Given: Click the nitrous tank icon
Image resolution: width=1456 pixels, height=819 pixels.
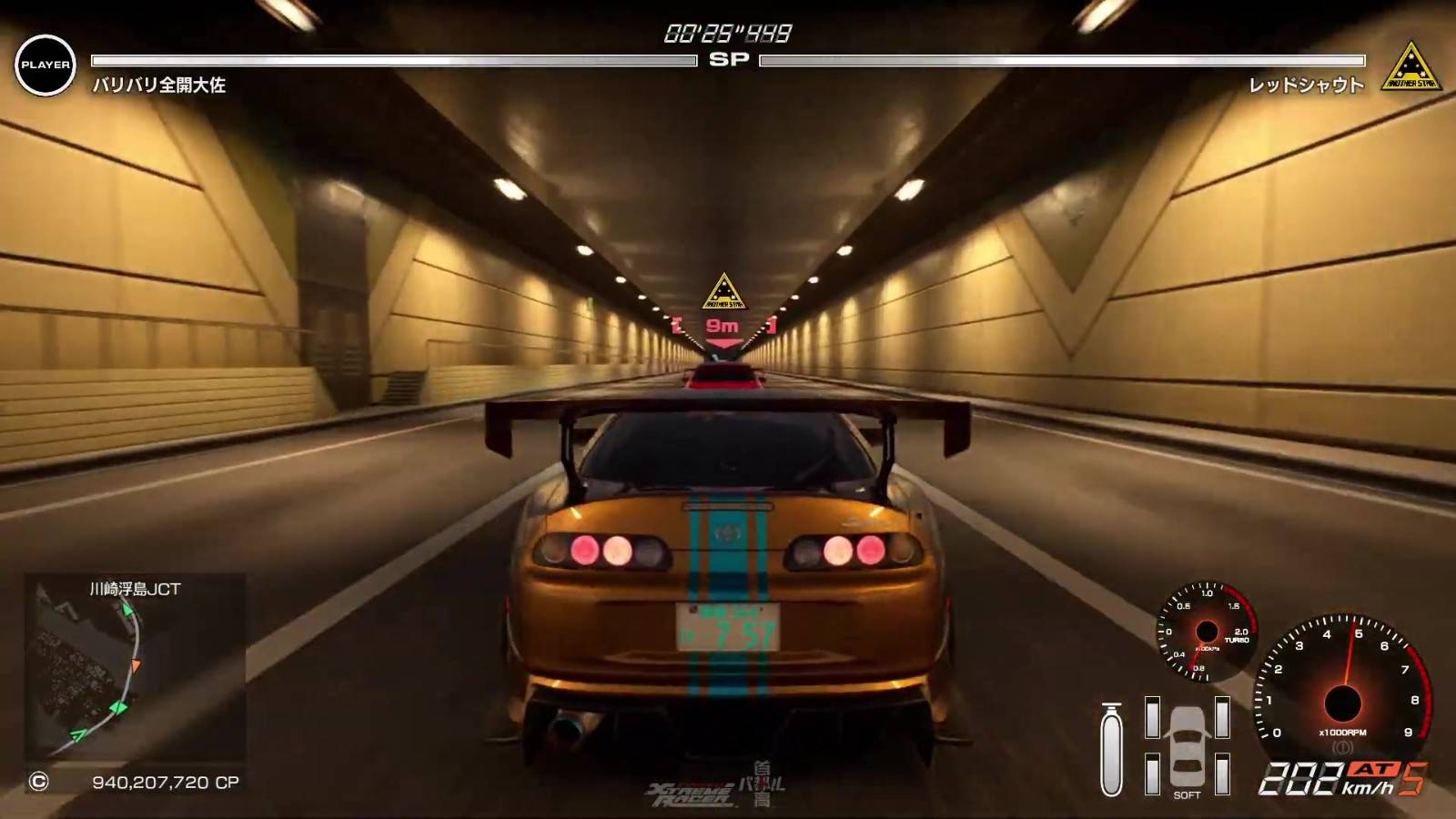Looking at the screenshot, I should tap(1111, 749).
